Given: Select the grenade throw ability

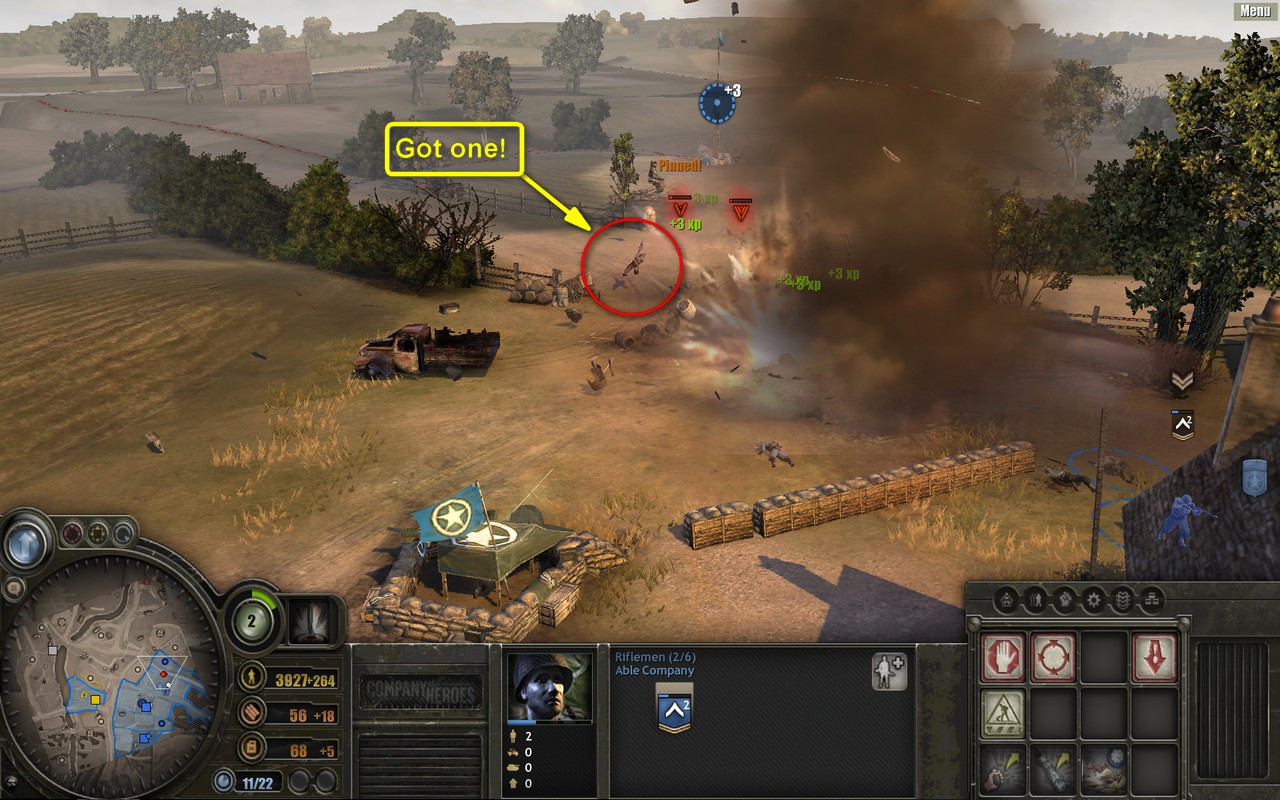Looking at the screenshot, I should click(x=1003, y=769).
